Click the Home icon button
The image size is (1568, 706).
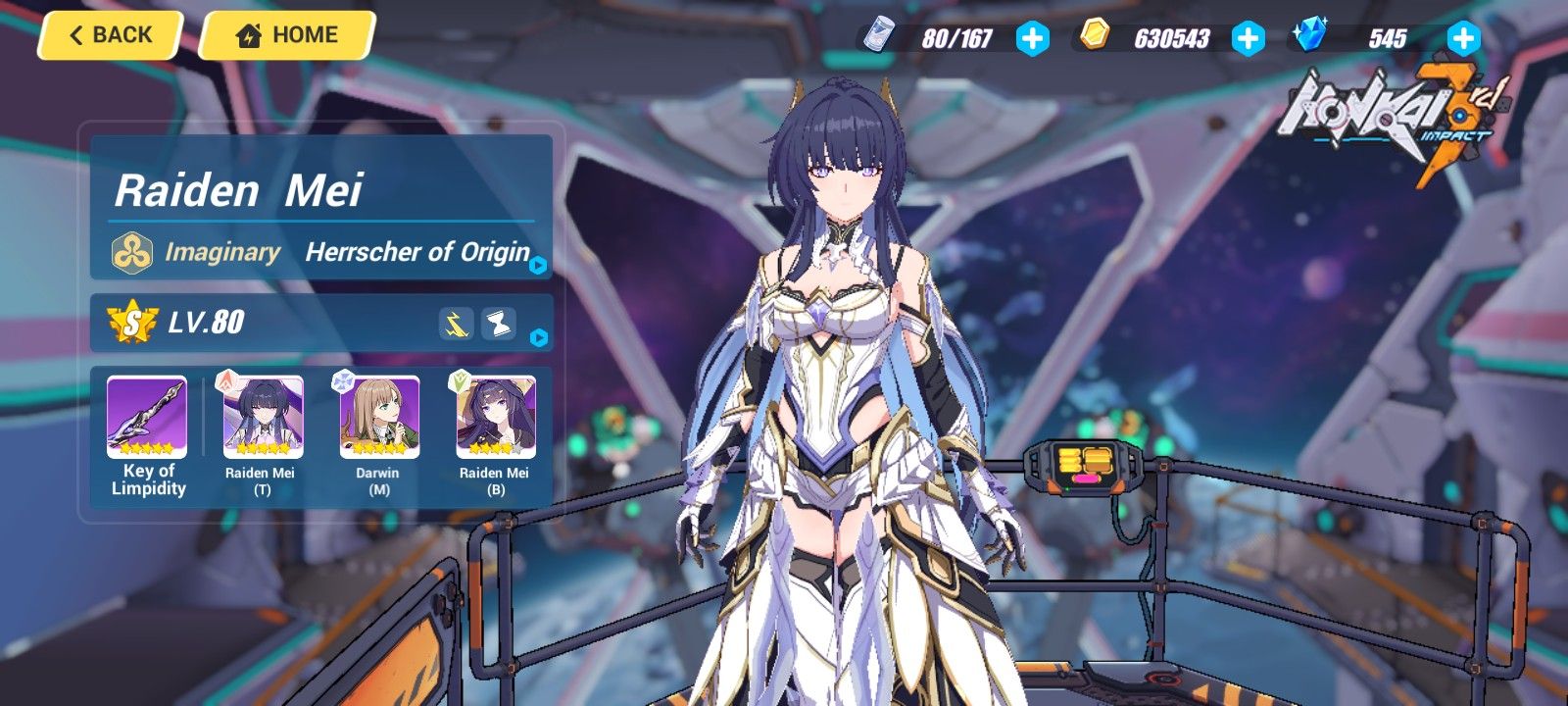249,34
